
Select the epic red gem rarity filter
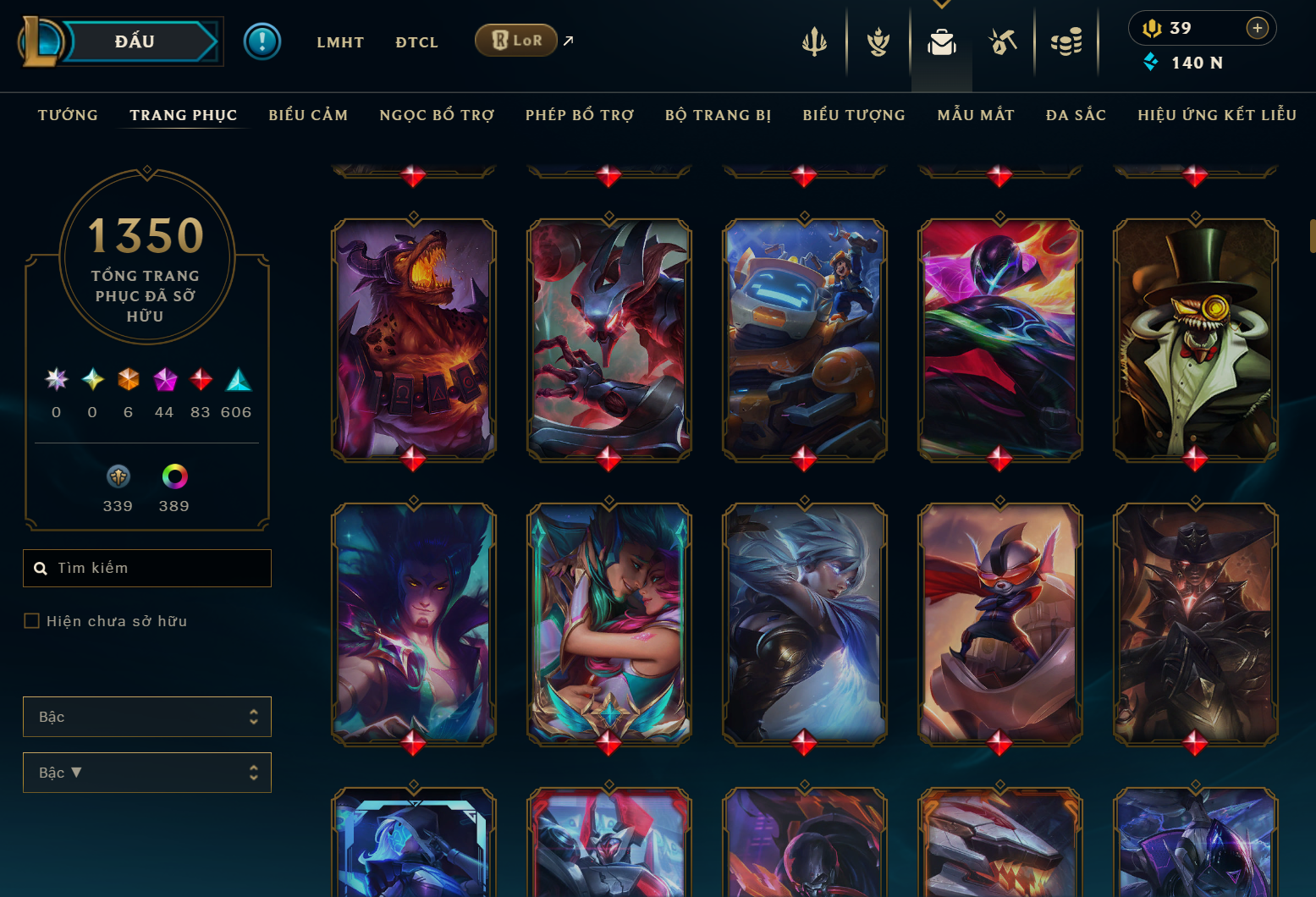click(x=201, y=380)
